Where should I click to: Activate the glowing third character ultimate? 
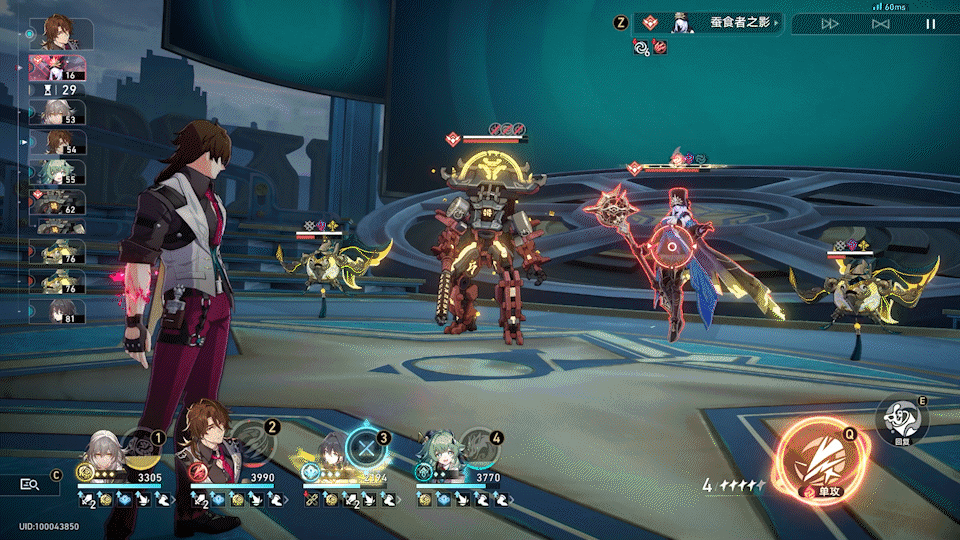366,447
